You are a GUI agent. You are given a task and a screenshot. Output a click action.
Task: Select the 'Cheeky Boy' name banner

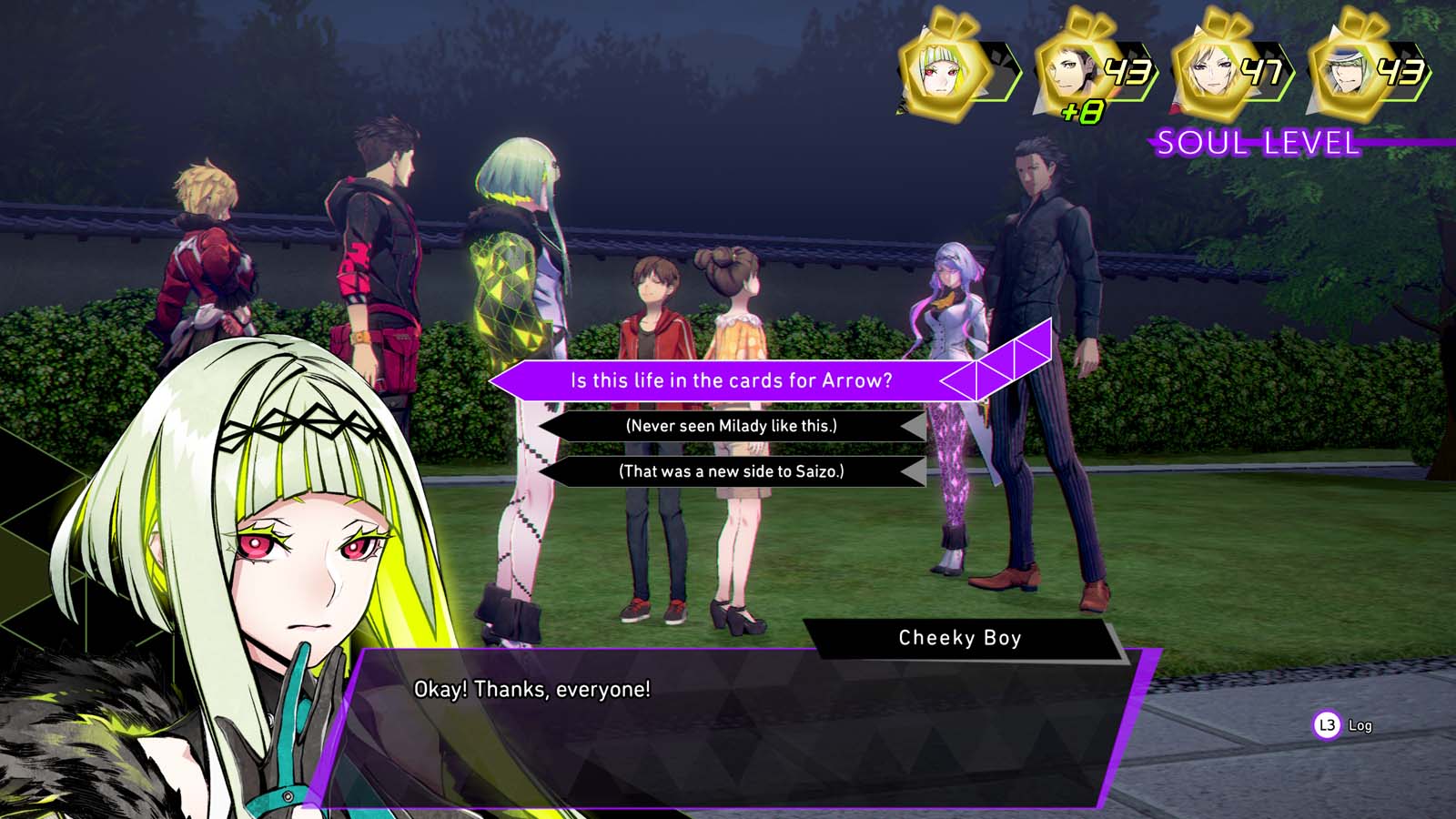coord(960,638)
